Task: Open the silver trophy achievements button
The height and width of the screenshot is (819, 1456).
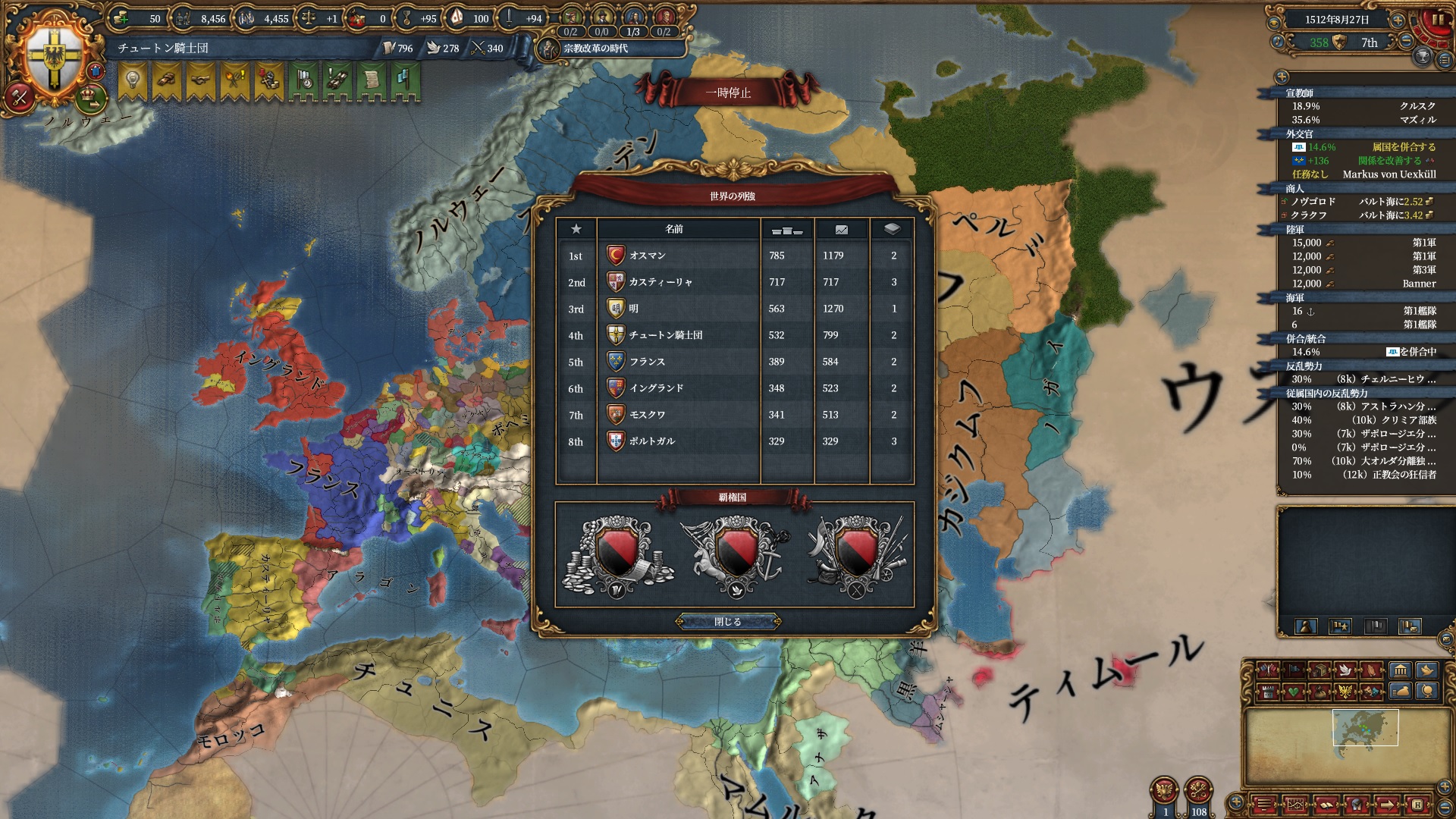Action: 1423,57
